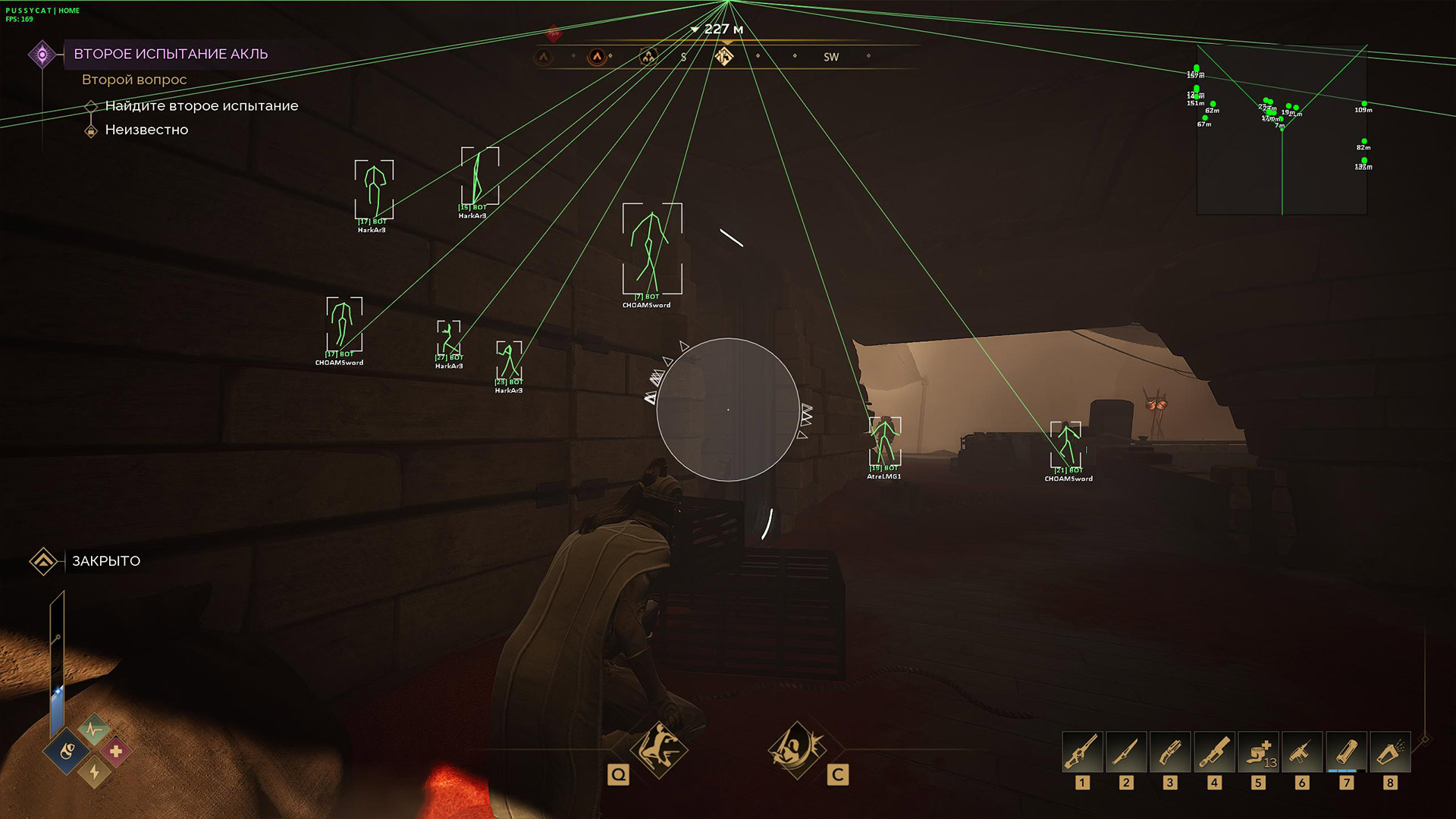
Task: Click the yellow diamond quest marker on compass
Action: tap(724, 56)
